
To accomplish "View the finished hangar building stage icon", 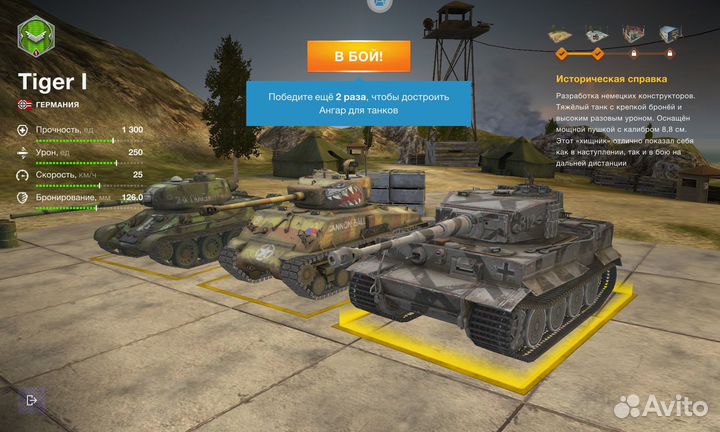I will [671, 36].
